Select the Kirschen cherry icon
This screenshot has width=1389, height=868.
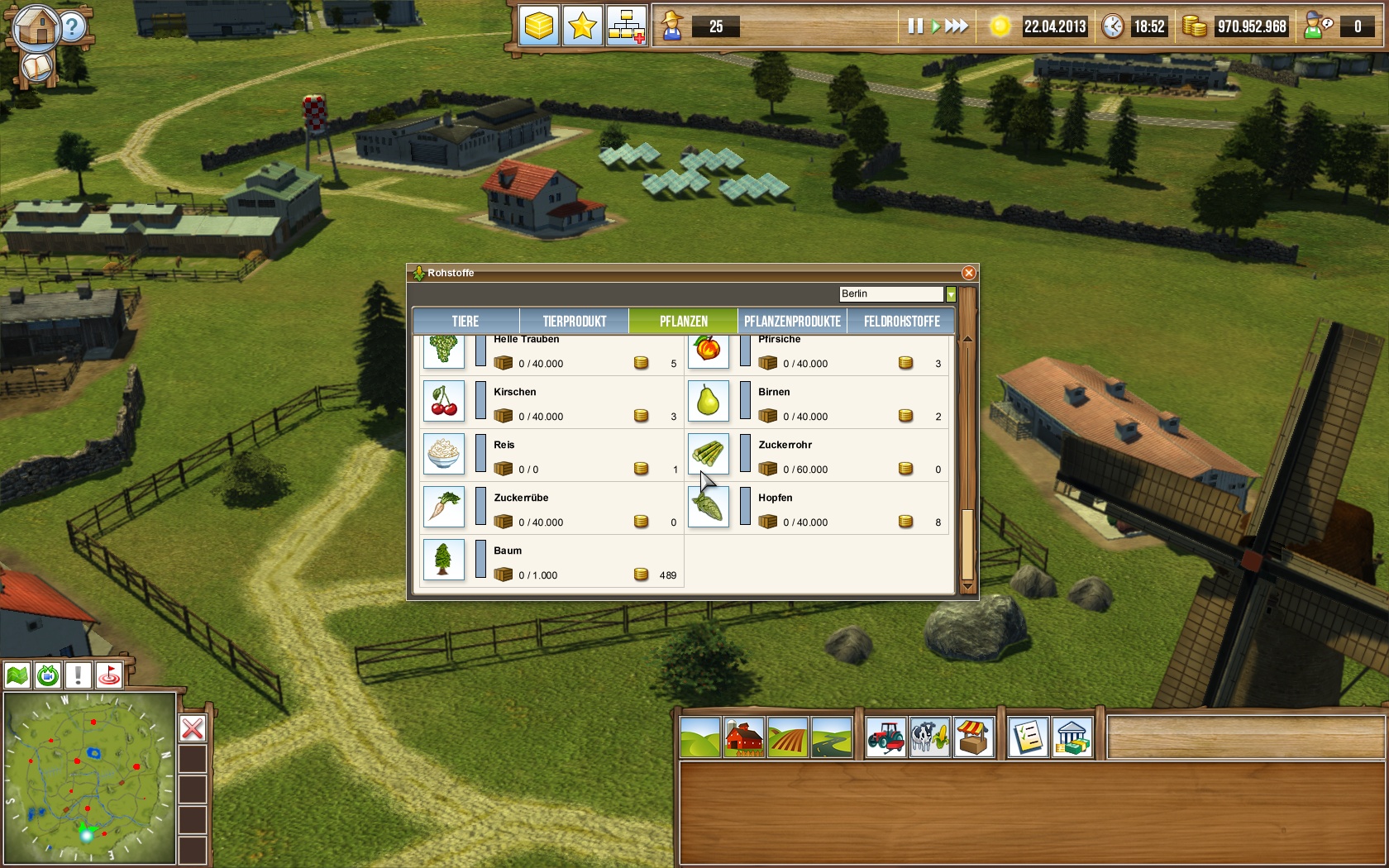444,401
